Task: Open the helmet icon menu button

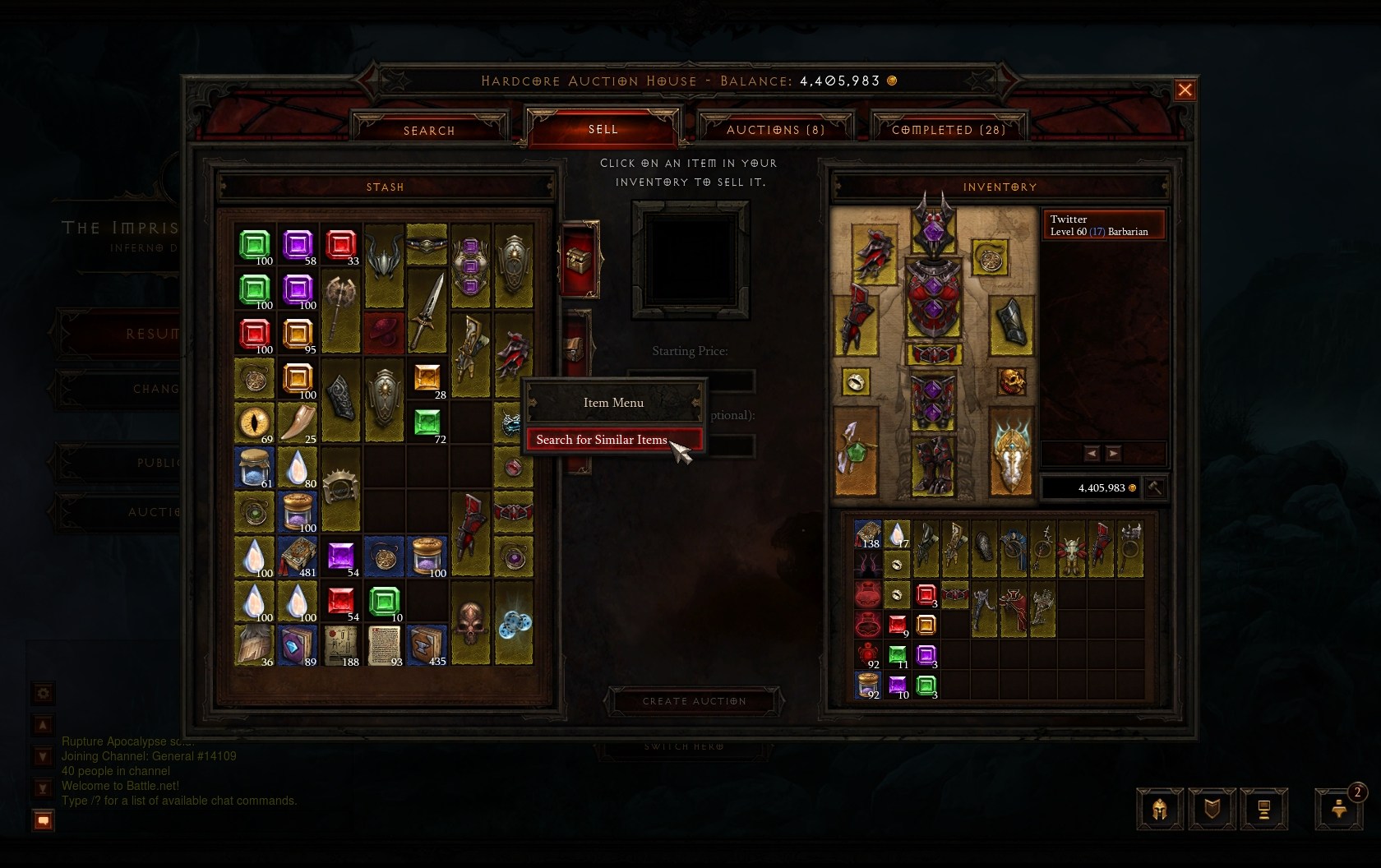Action: [x=1160, y=810]
